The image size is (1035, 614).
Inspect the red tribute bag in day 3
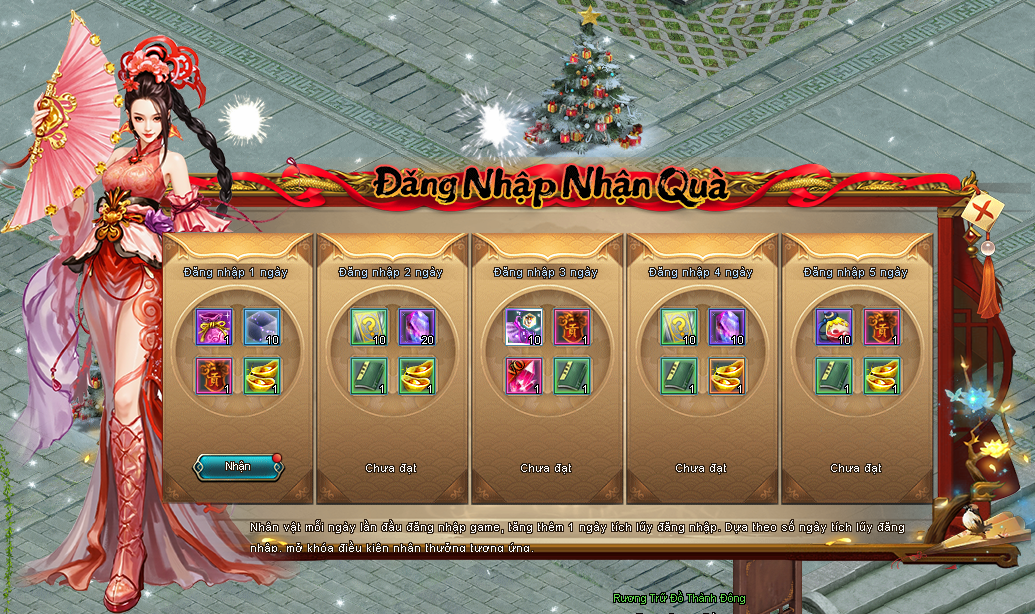pyautogui.click(x=572, y=327)
